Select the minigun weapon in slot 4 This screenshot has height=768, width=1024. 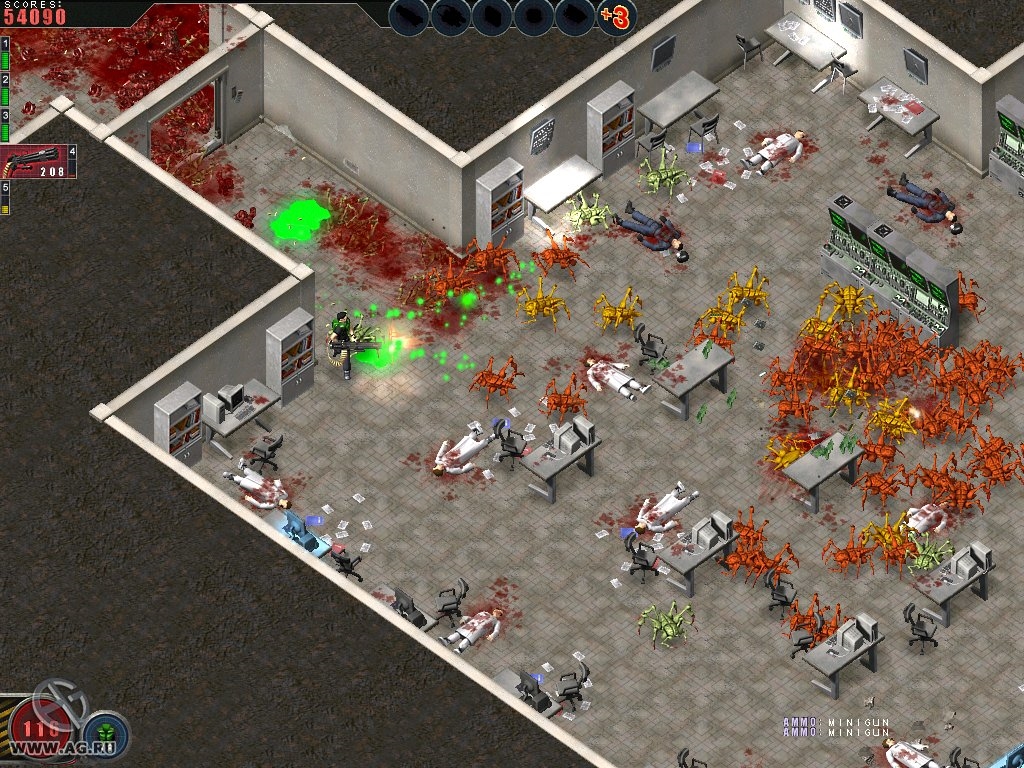[x=38, y=162]
